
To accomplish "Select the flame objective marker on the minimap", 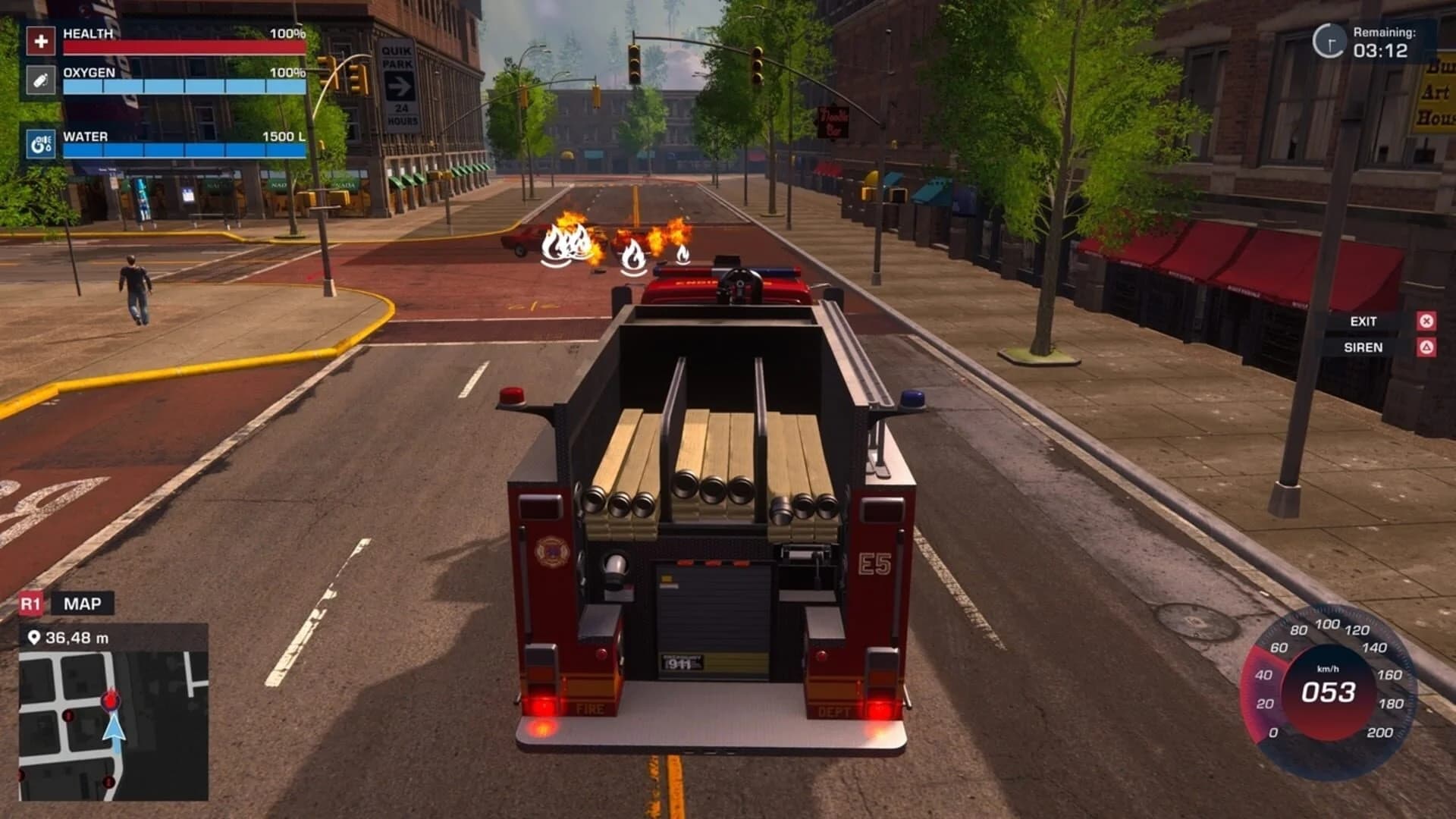I will point(111,701).
